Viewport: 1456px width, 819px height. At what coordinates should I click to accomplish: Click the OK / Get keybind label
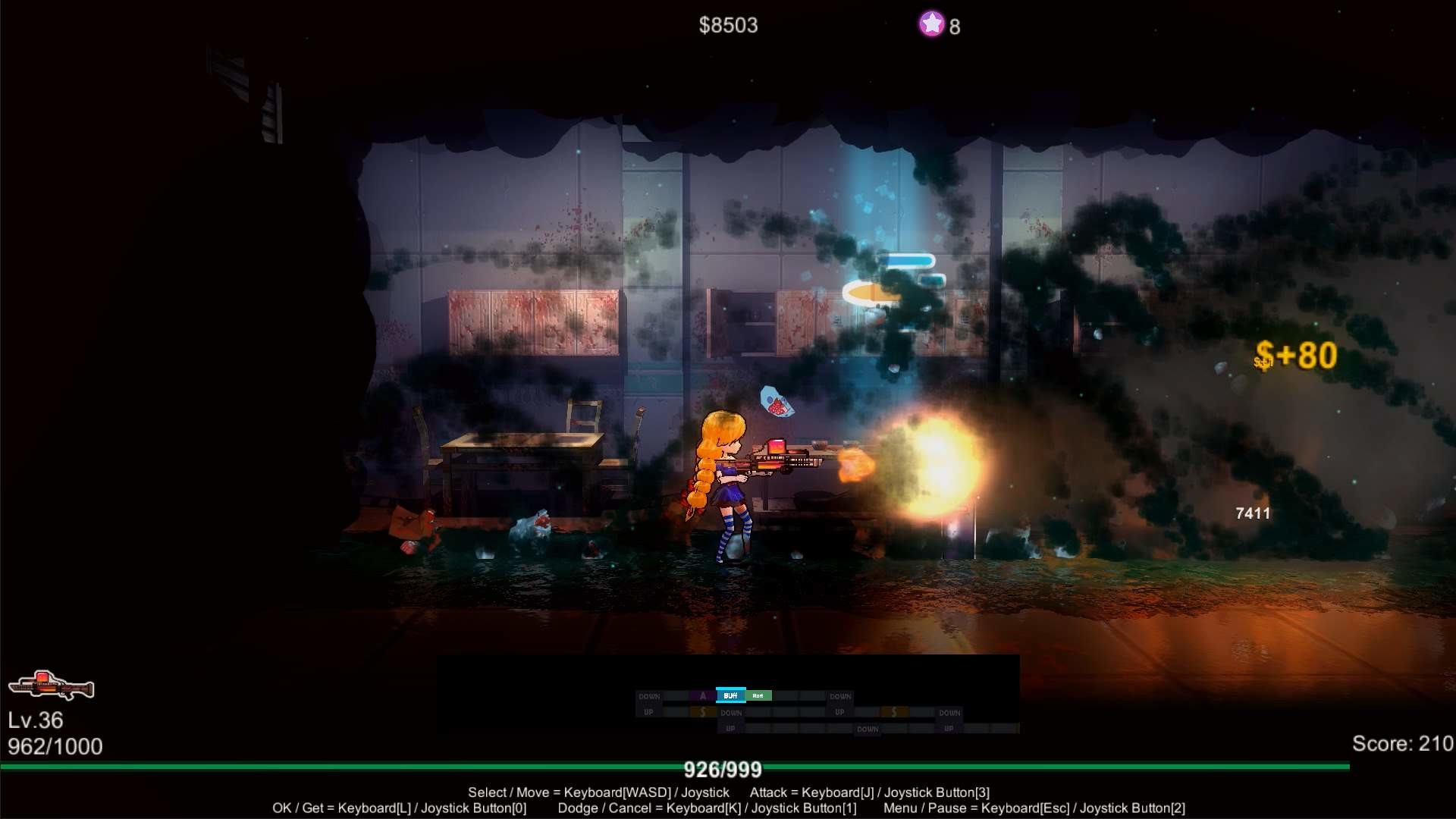pos(400,808)
